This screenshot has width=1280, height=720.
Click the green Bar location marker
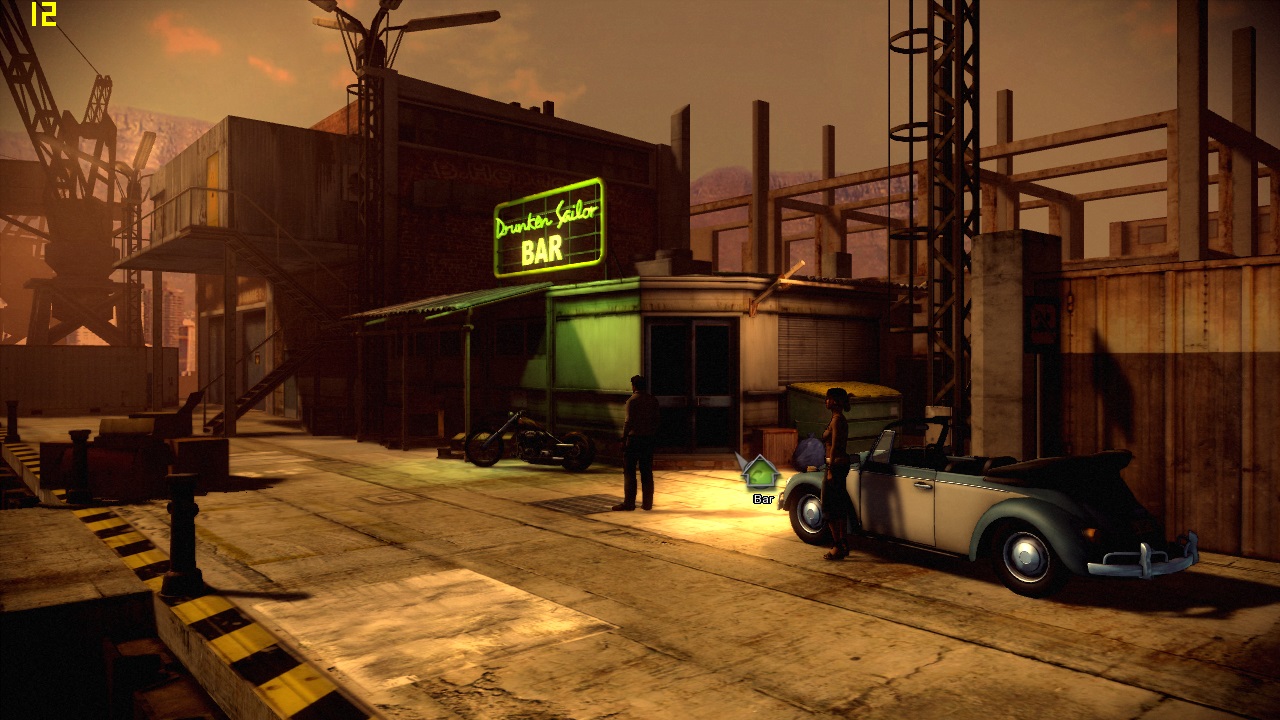tap(760, 472)
